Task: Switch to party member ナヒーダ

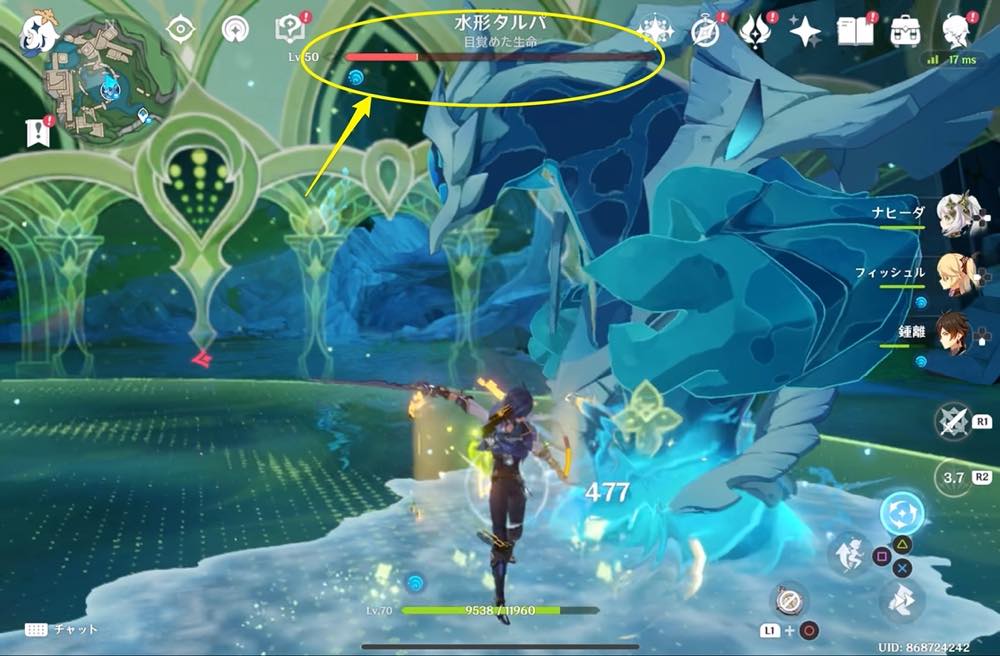Action: tap(955, 213)
